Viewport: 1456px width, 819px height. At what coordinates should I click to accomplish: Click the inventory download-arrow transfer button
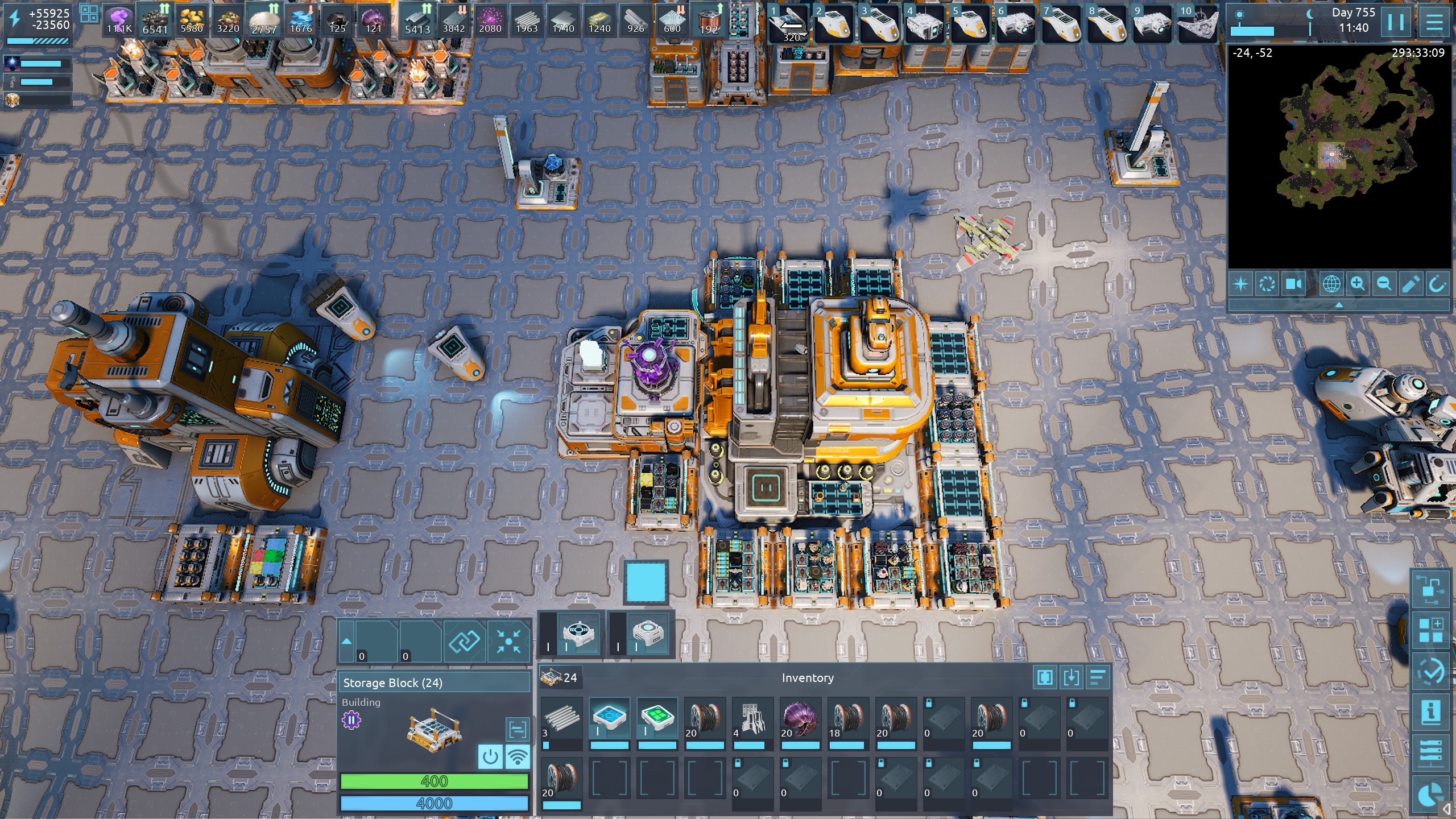[1071, 677]
